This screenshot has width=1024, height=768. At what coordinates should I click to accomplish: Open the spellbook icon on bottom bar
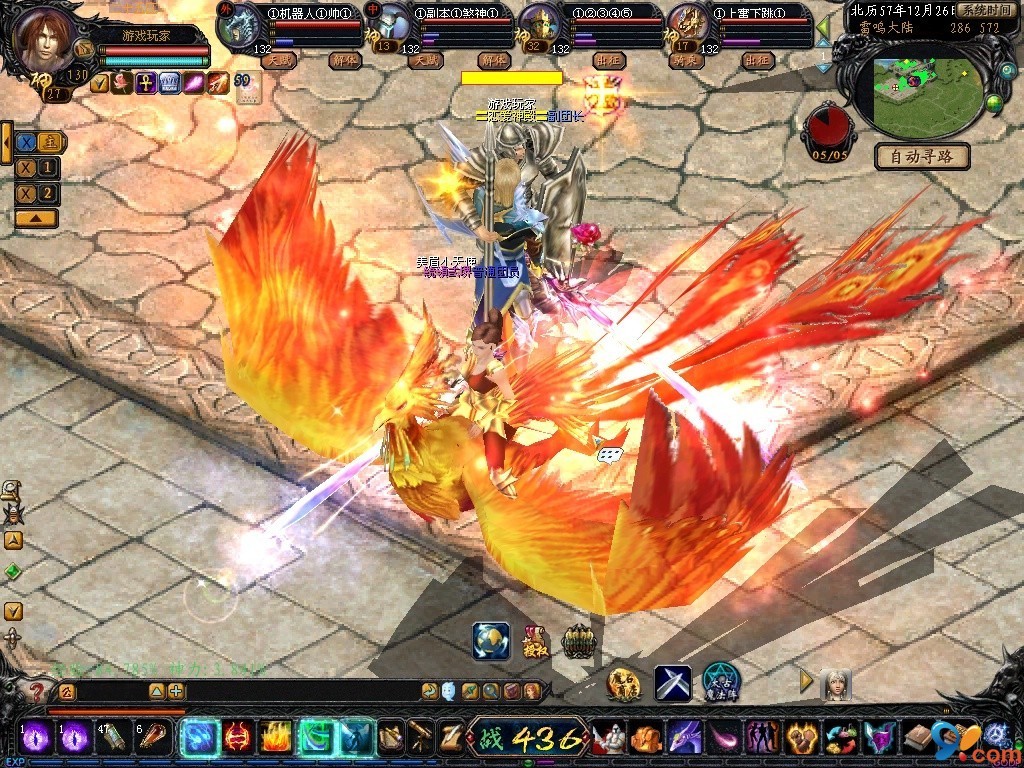coord(918,739)
